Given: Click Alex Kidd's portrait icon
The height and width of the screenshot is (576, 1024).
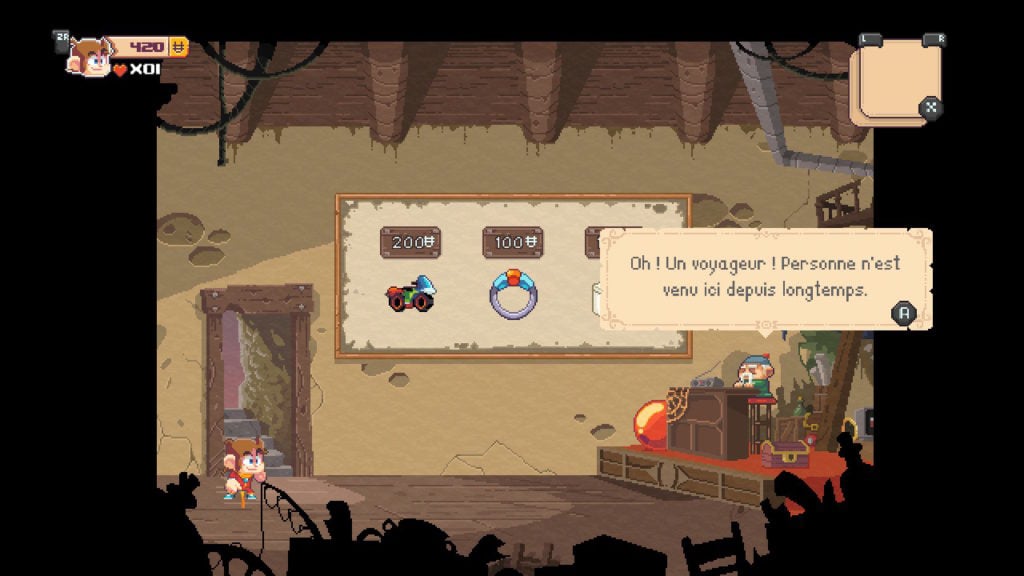Looking at the screenshot, I should tap(89, 58).
